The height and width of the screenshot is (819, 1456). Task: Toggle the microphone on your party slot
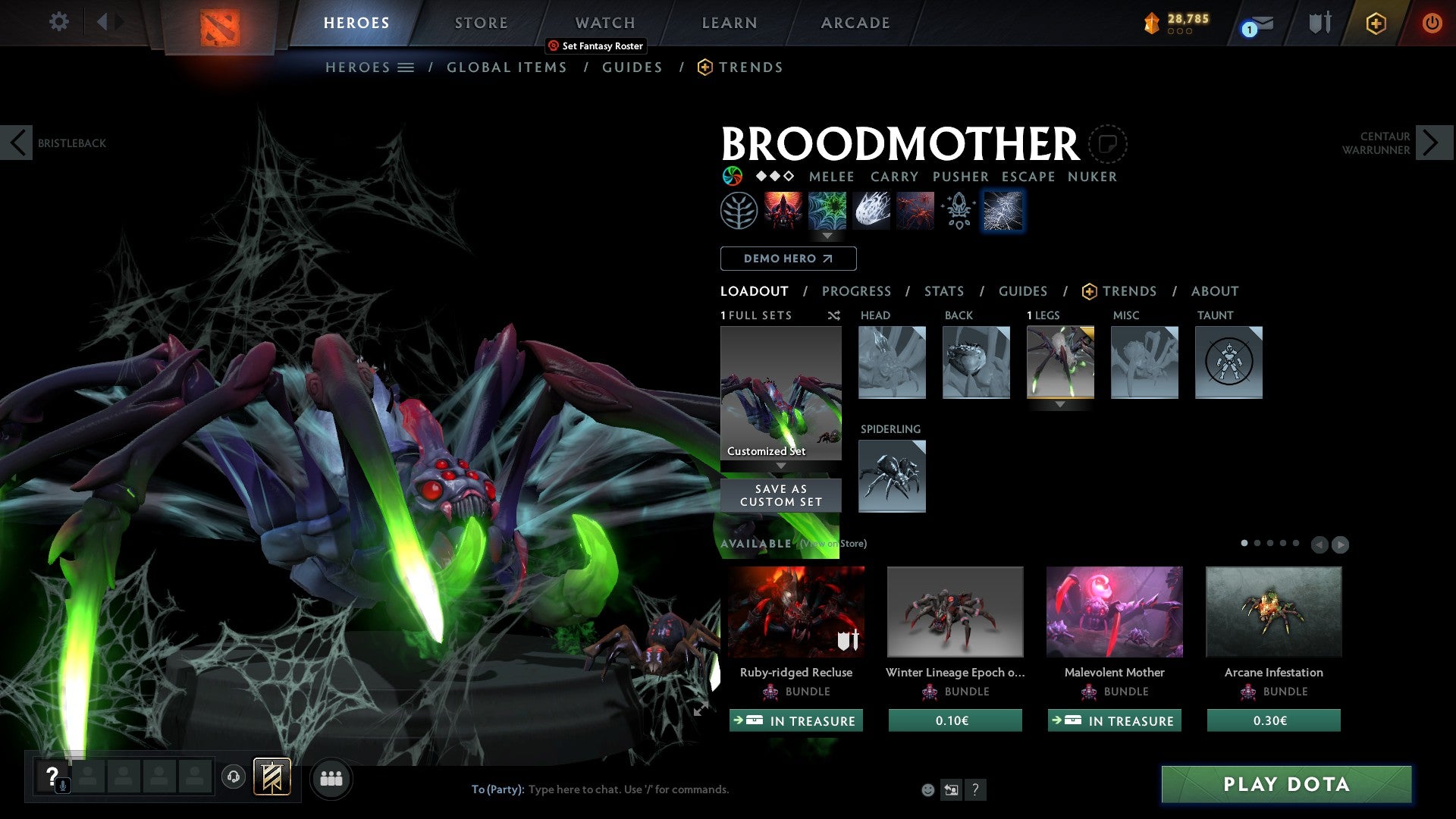point(62,785)
